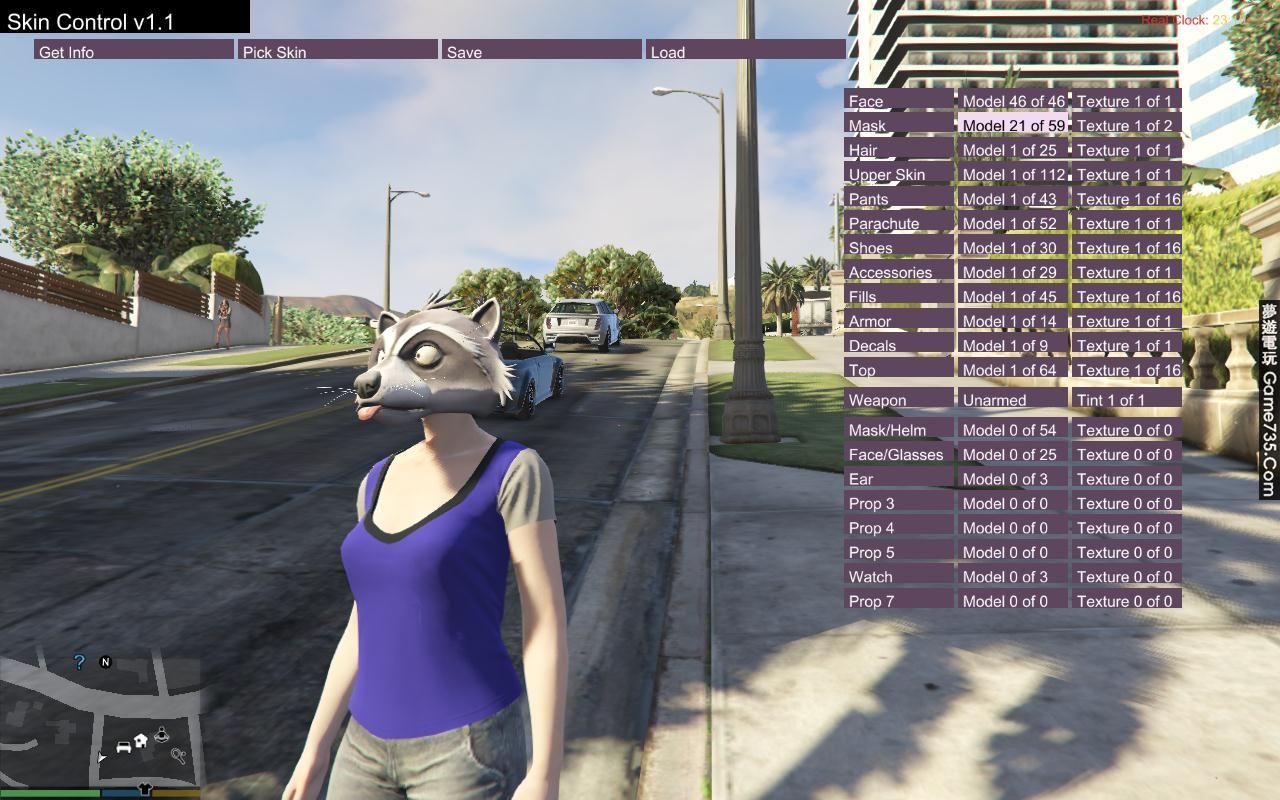Viewport: 1280px width, 800px height.
Task: Choose the Parachute component row
Action: (x=899, y=223)
